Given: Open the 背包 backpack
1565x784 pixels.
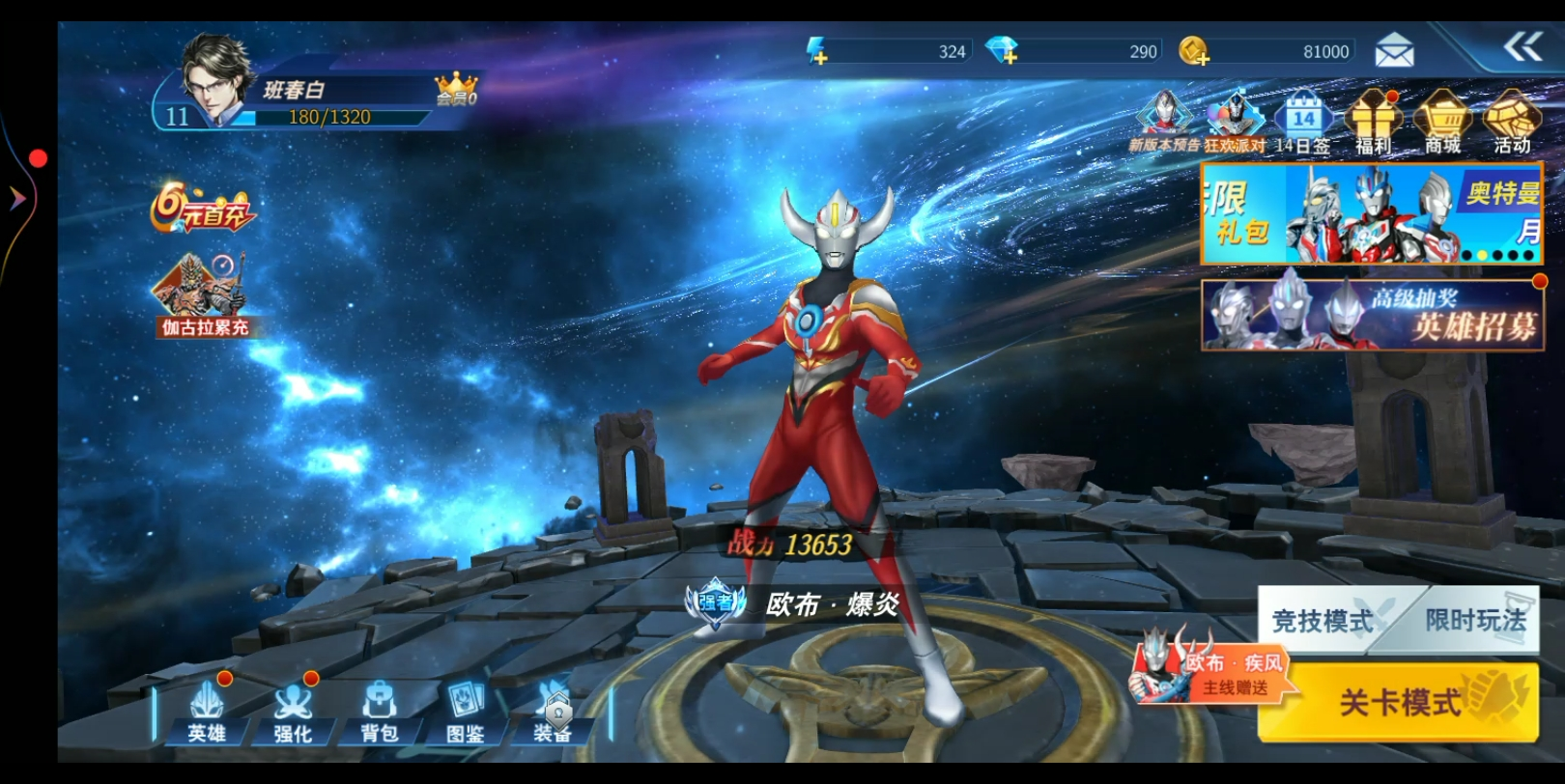Looking at the screenshot, I should point(380,713).
